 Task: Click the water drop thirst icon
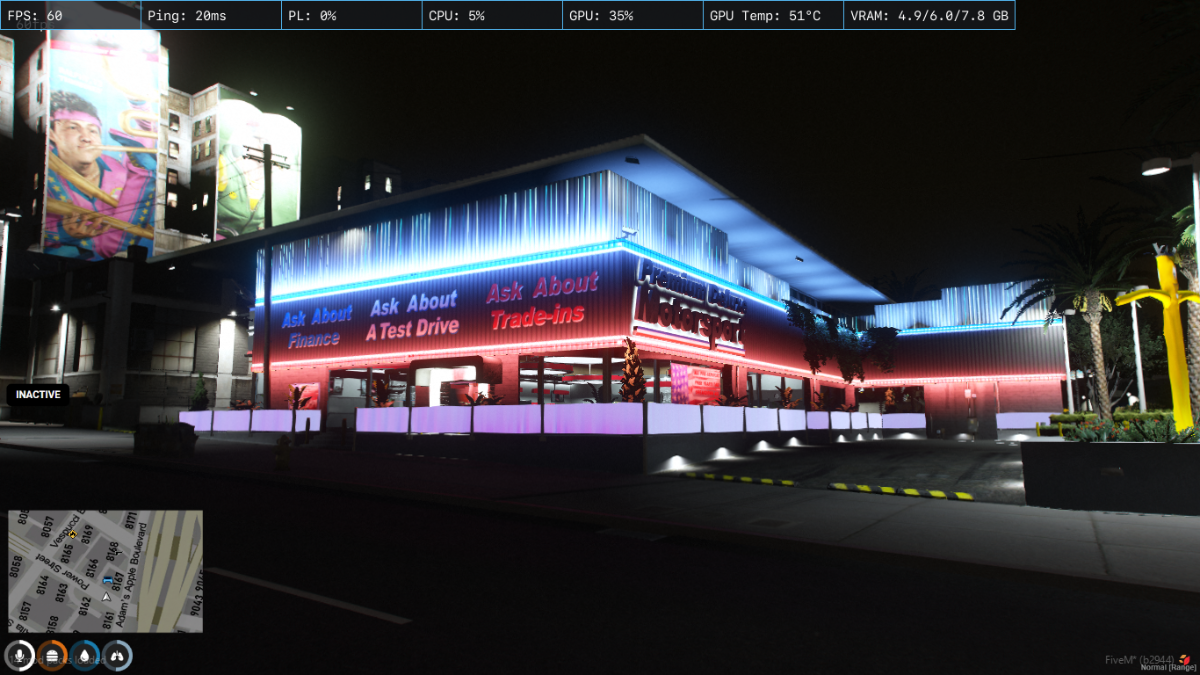coord(85,656)
